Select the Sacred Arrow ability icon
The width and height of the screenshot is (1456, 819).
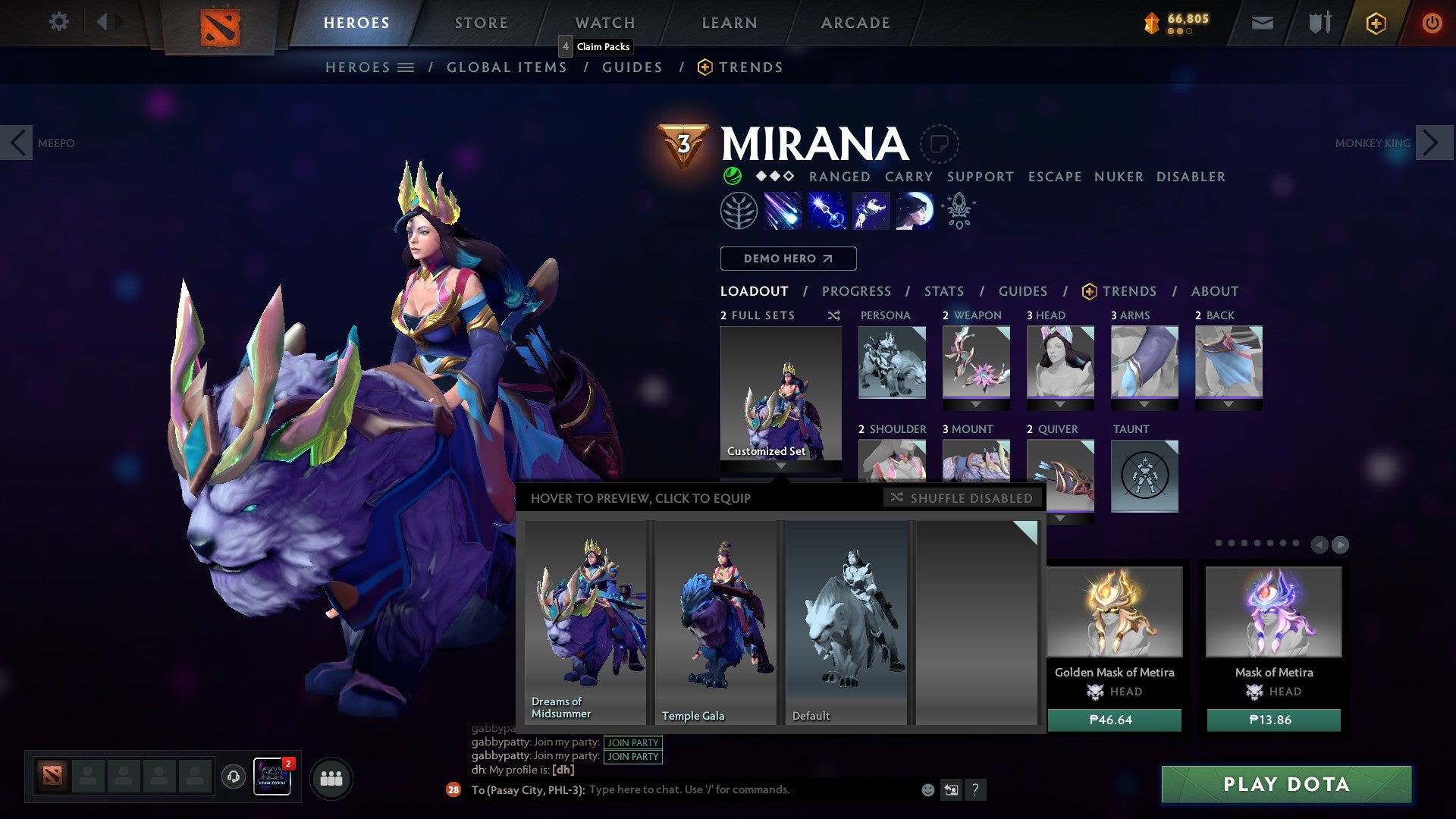[x=827, y=210]
